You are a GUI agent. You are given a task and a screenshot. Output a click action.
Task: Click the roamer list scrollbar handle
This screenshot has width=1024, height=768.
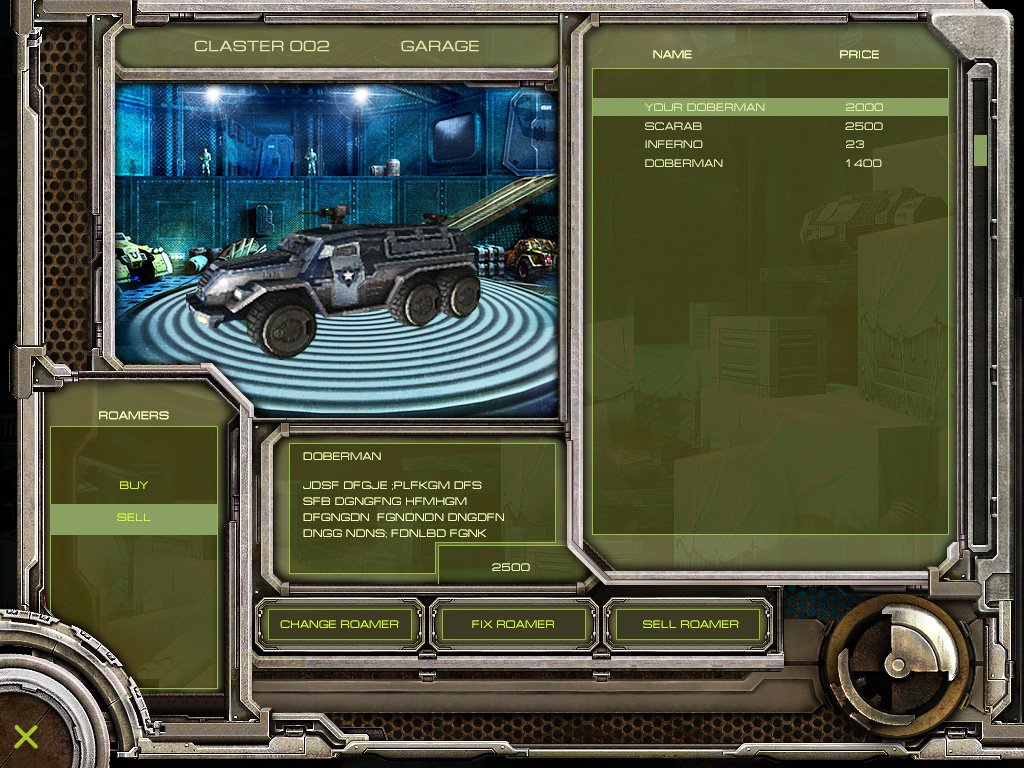click(x=980, y=150)
